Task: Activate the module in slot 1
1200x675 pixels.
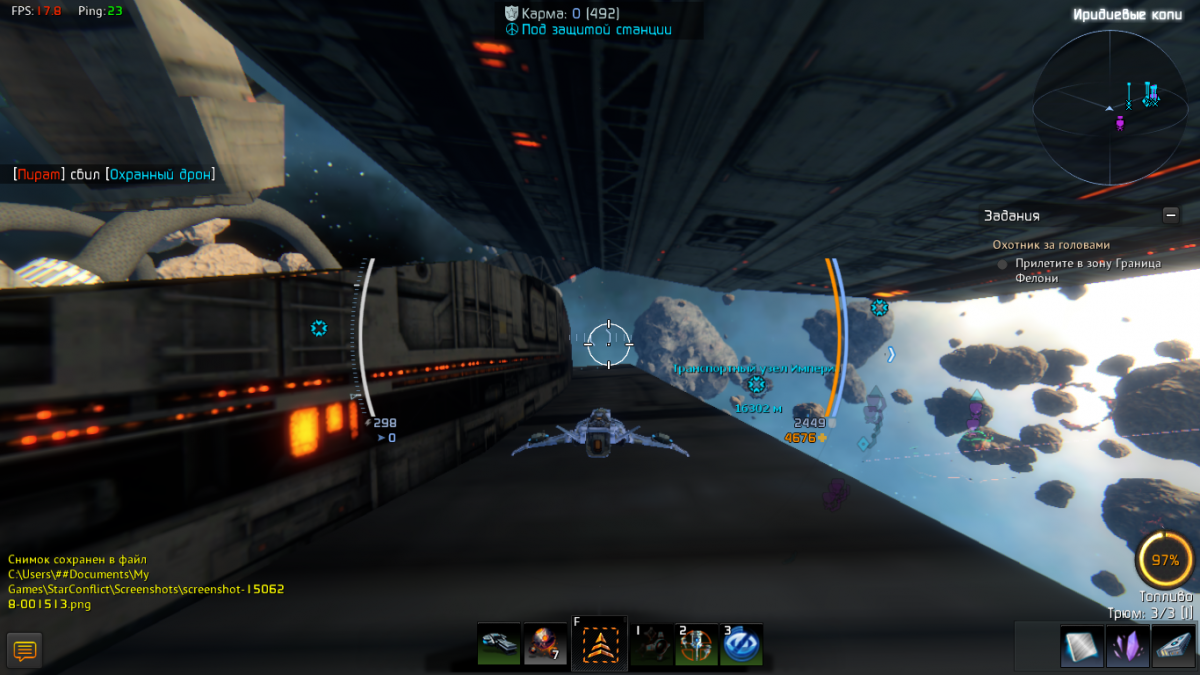Action: coord(652,645)
